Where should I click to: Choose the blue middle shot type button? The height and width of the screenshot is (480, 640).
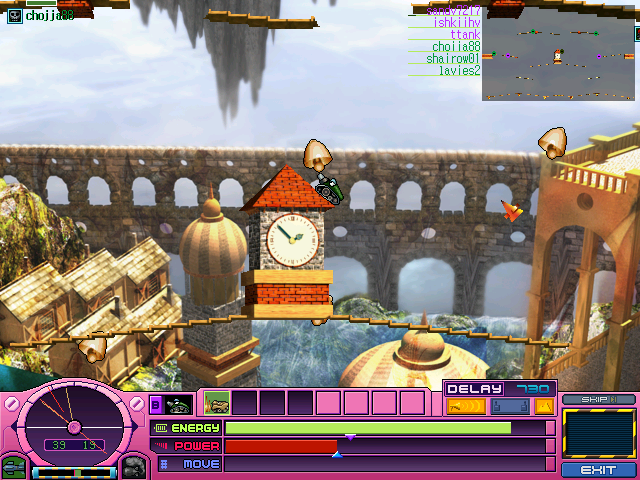tap(508, 406)
